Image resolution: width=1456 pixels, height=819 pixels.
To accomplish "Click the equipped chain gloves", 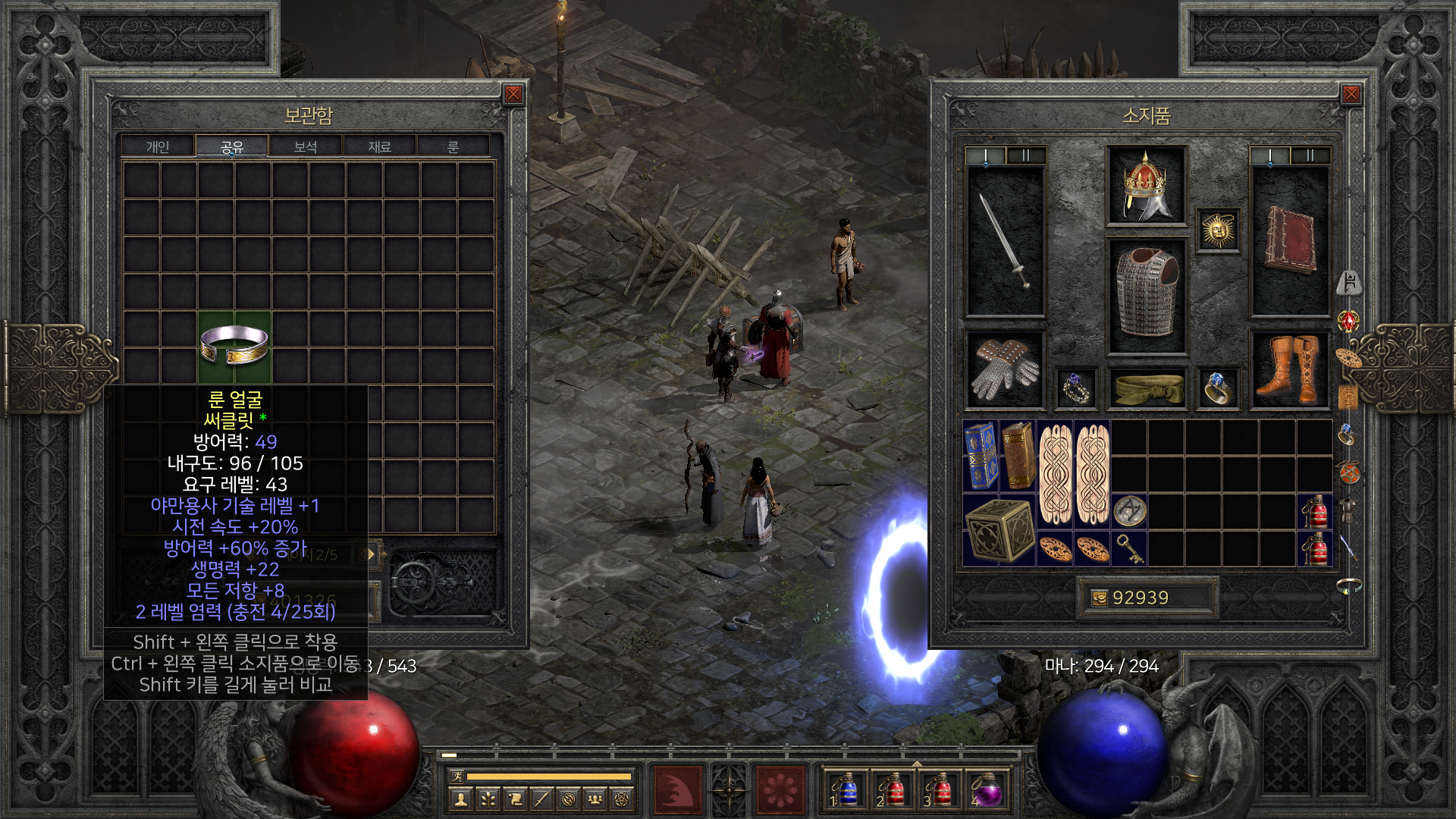I will (x=1005, y=369).
